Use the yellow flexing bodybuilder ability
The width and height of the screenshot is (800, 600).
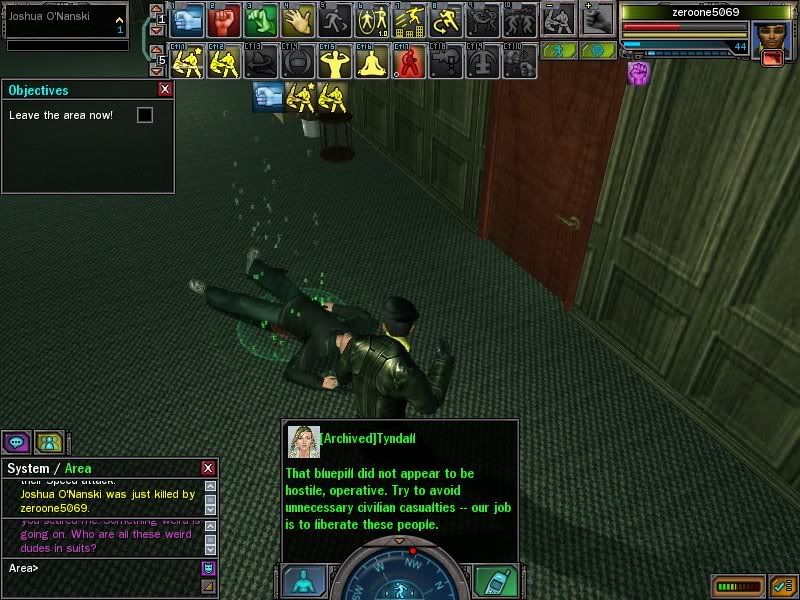335,63
